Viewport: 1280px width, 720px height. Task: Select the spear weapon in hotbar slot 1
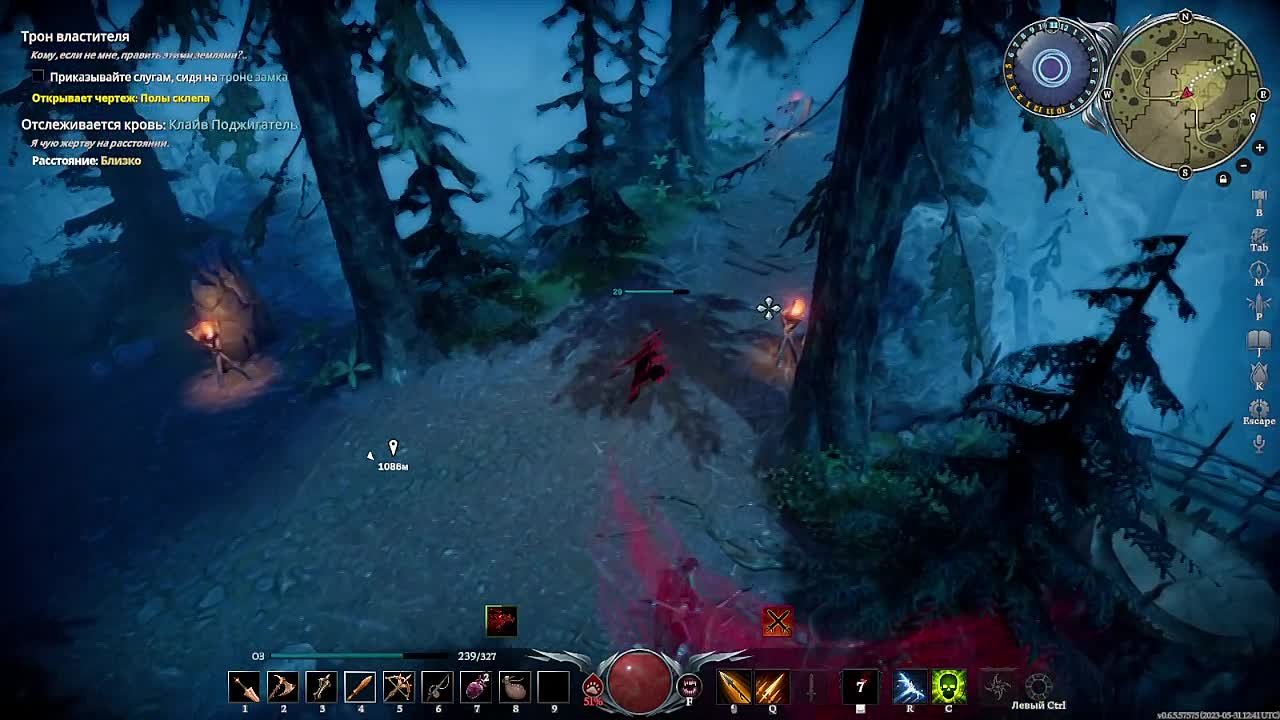[244, 687]
